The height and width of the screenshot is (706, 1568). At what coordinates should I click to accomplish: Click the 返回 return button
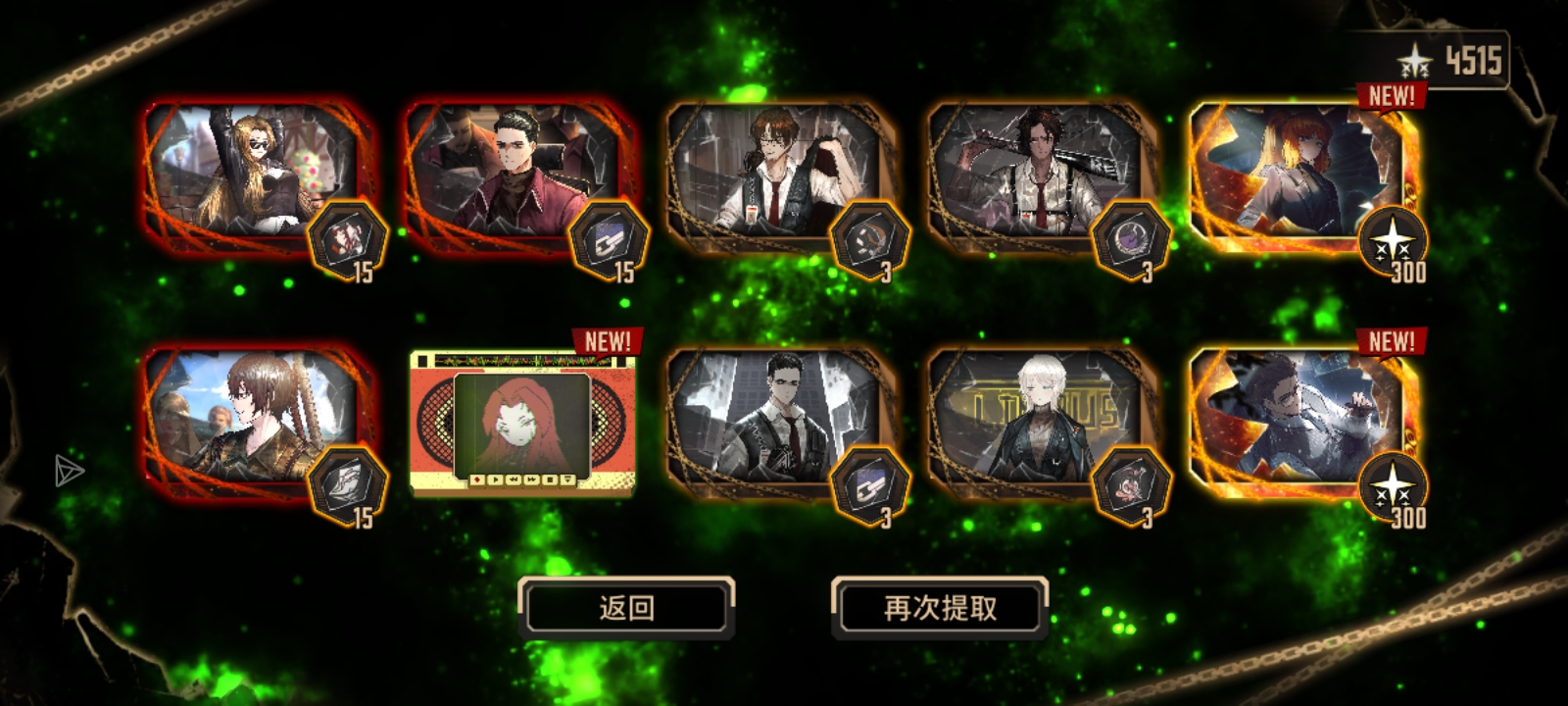click(628, 608)
